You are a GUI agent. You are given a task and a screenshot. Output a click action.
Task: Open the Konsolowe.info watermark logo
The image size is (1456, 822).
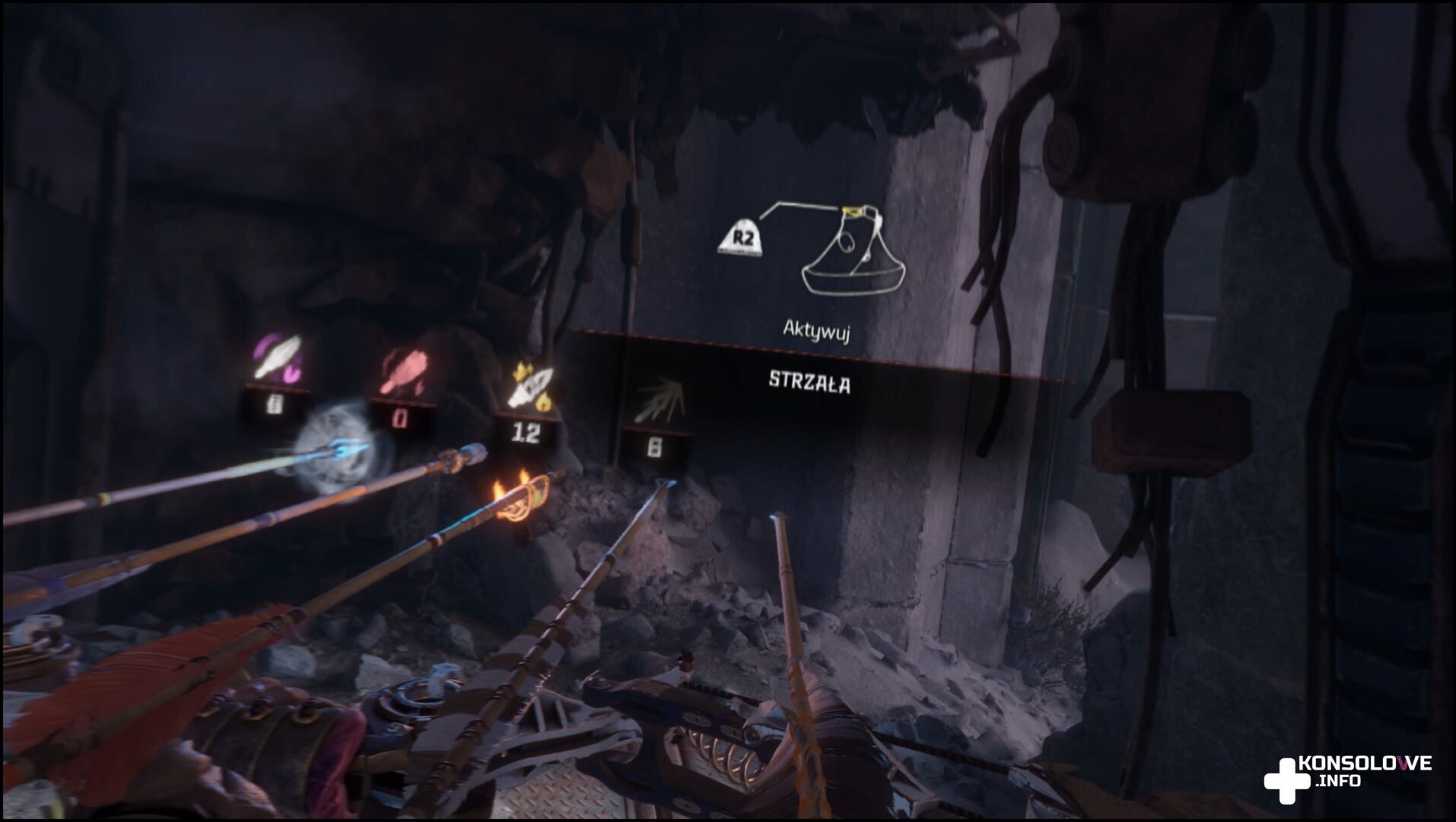click(1347, 778)
